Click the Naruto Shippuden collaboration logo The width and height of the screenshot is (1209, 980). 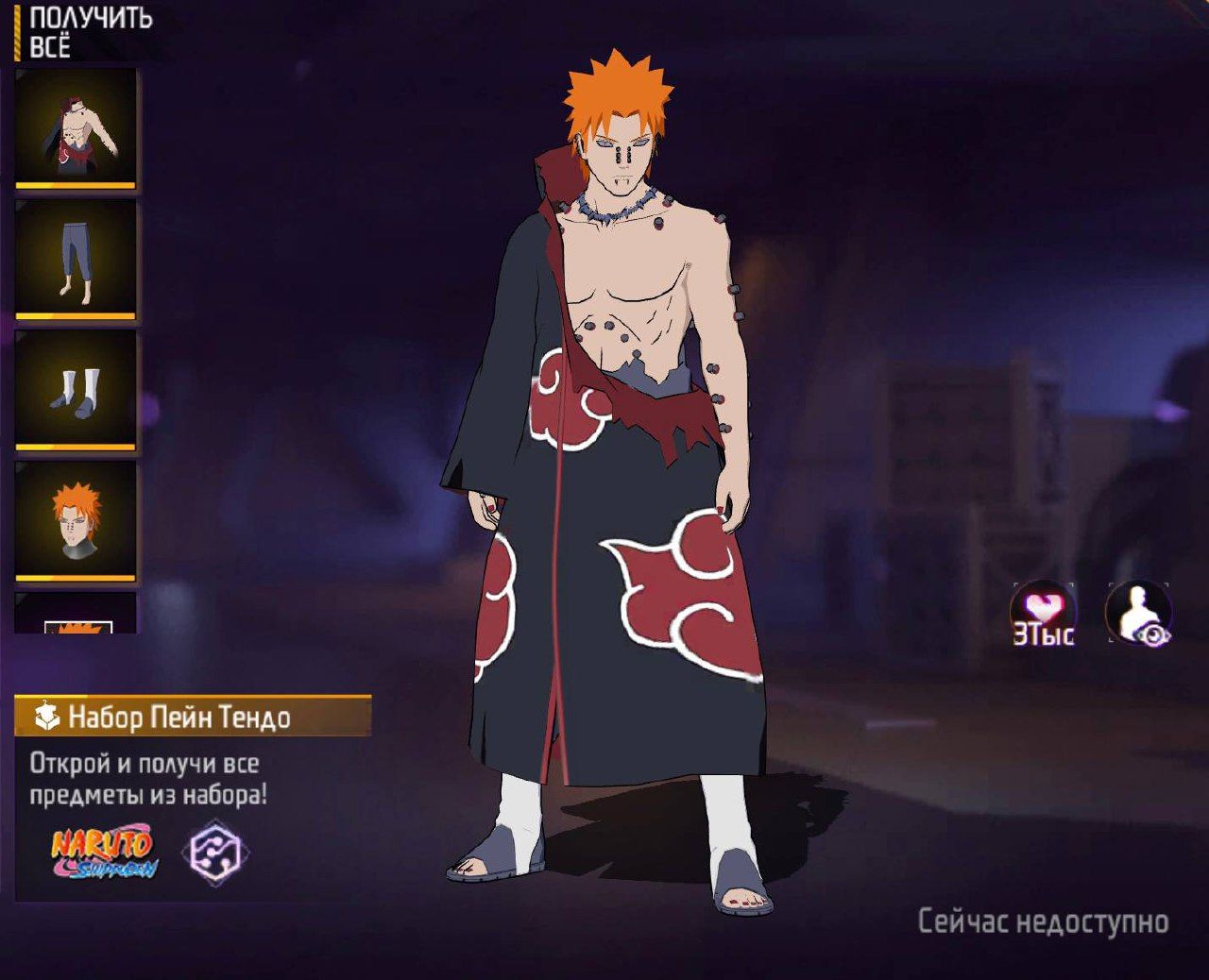click(x=103, y=852)
